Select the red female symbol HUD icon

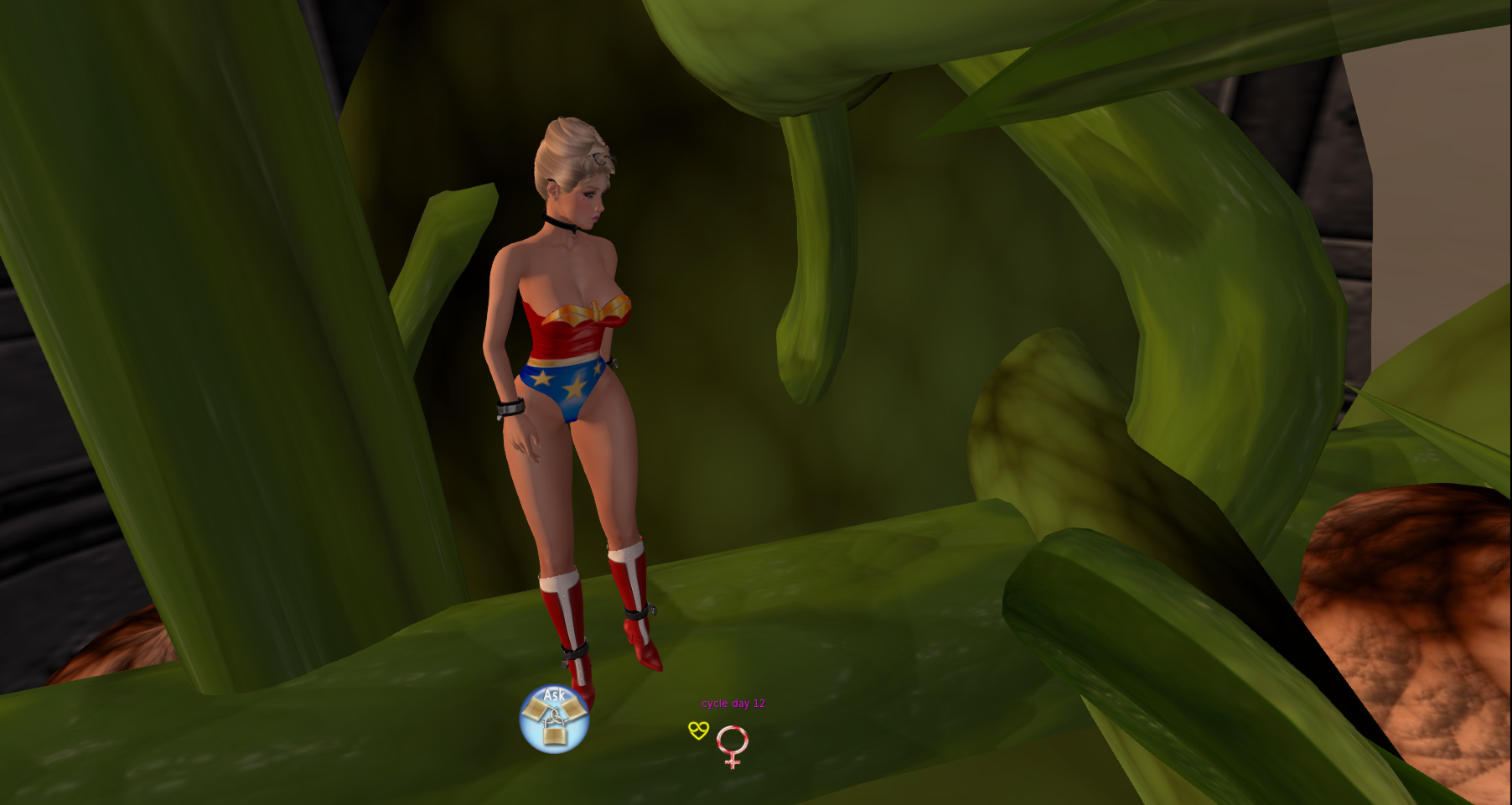tap(732, 745)
